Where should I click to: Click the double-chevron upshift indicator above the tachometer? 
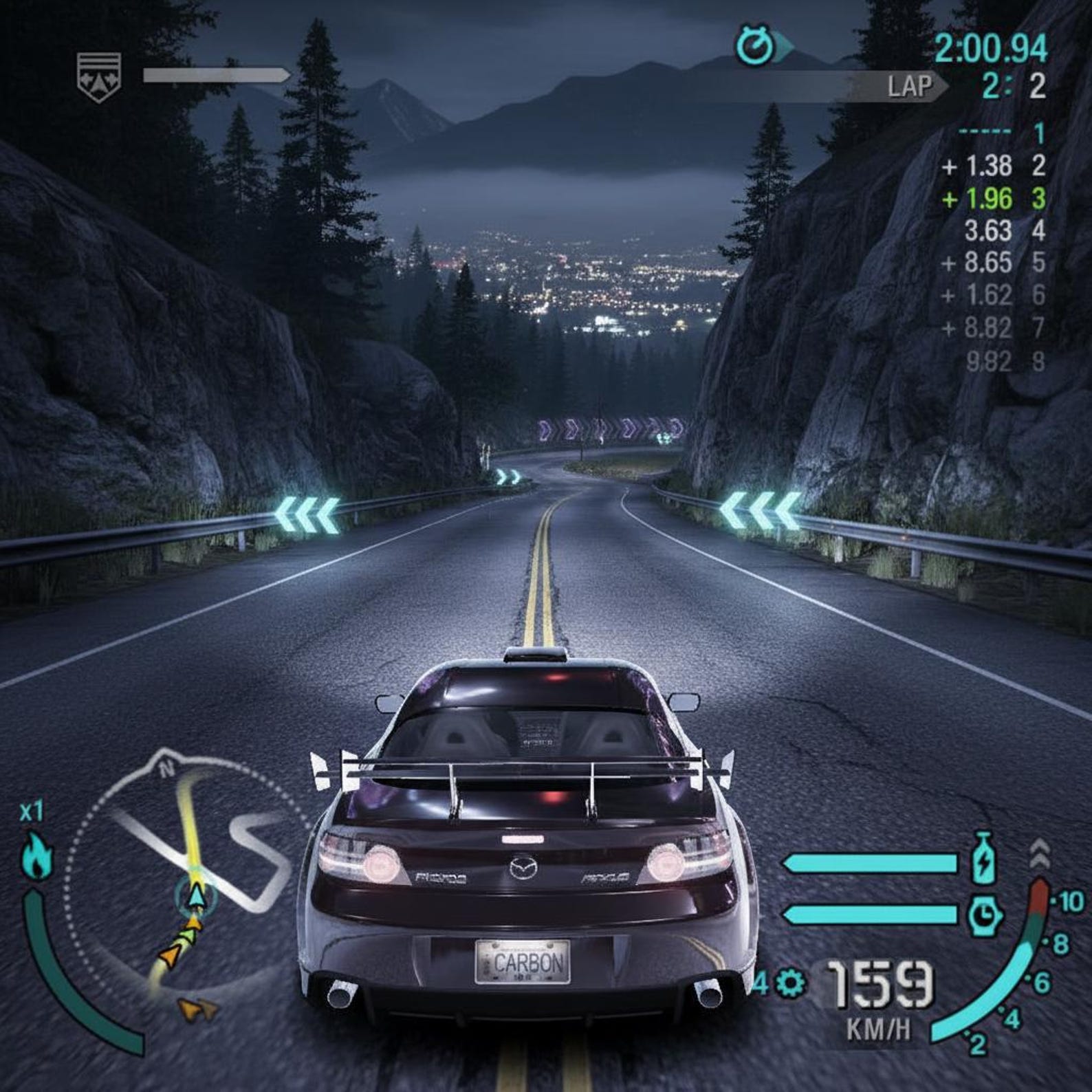1040,854
